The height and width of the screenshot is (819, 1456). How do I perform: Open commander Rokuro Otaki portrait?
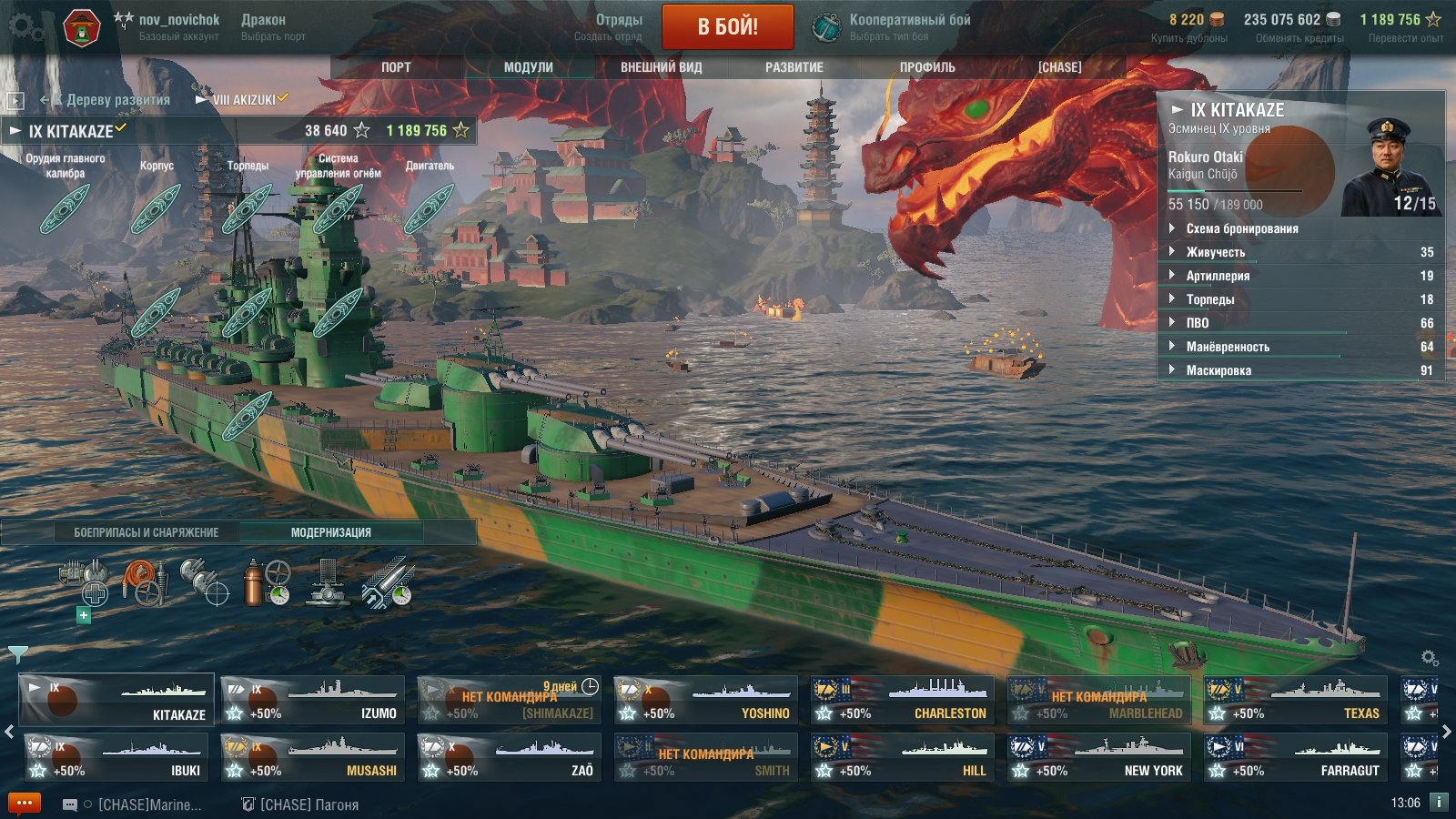point(1390,167)
